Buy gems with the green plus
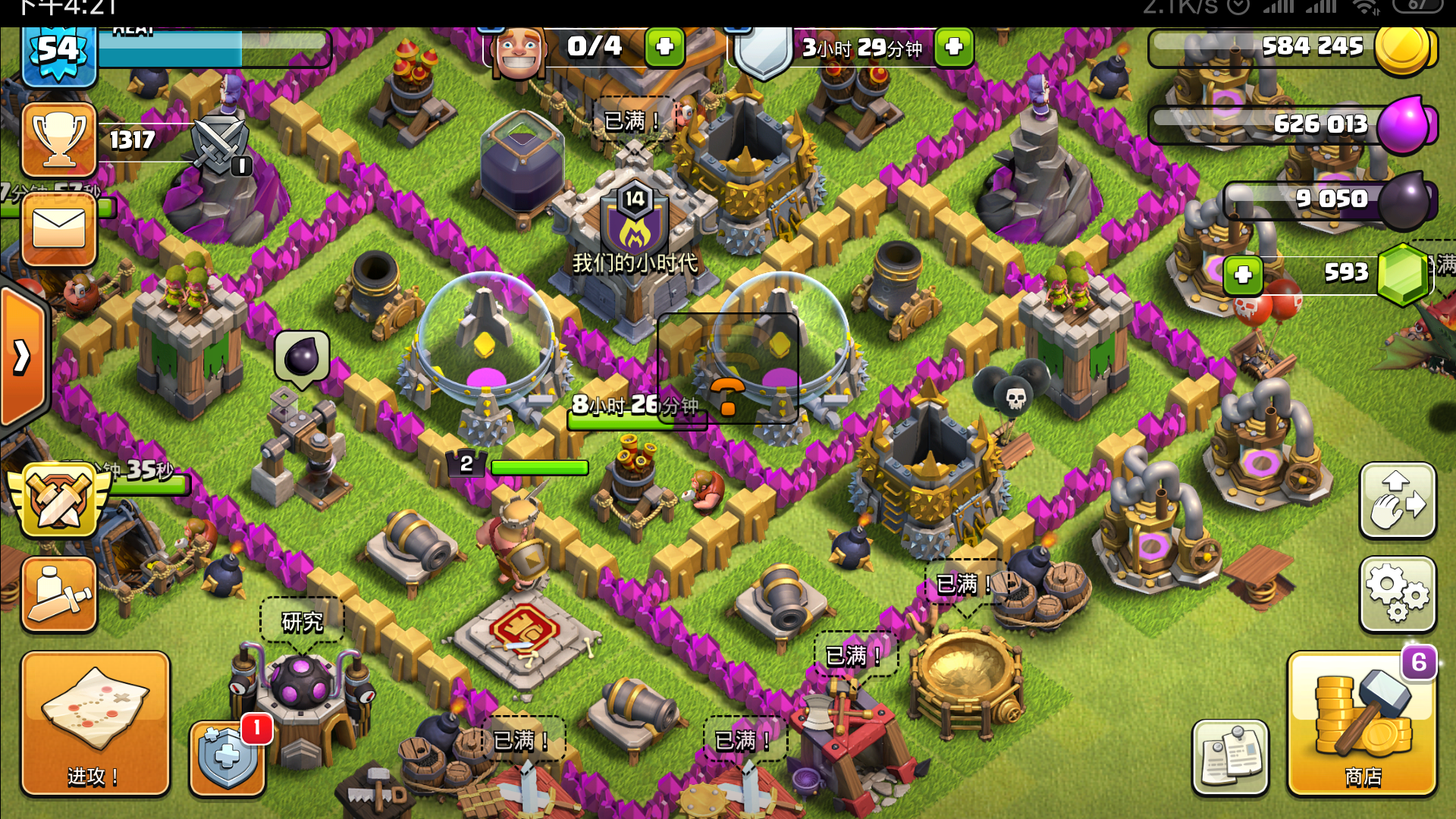Screen dimensions: 1456x819 (x=1243, y=275)
